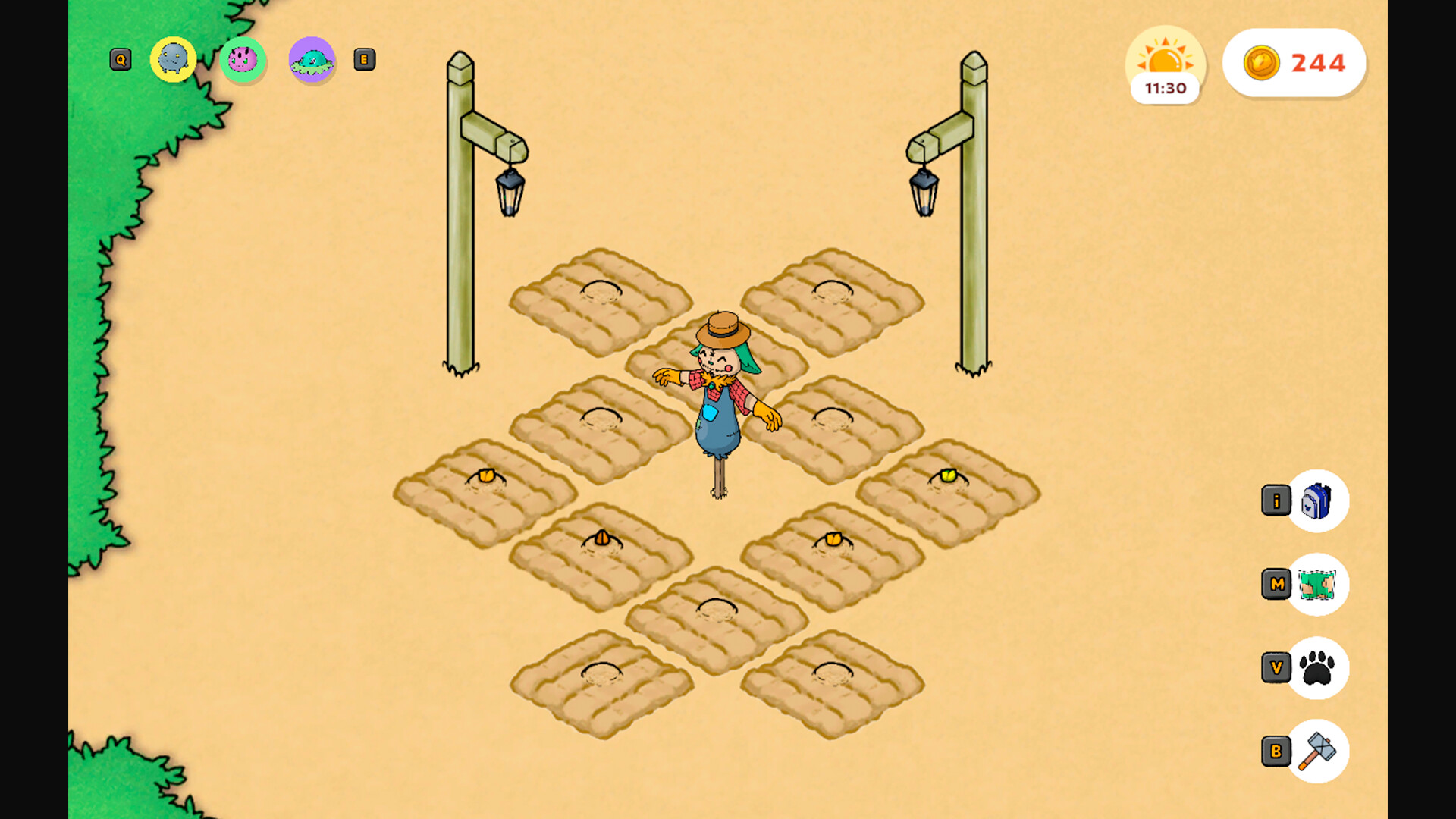1456x819 pixels.
Task: Click the V paw hotkey label
Action: [1276, 667]
